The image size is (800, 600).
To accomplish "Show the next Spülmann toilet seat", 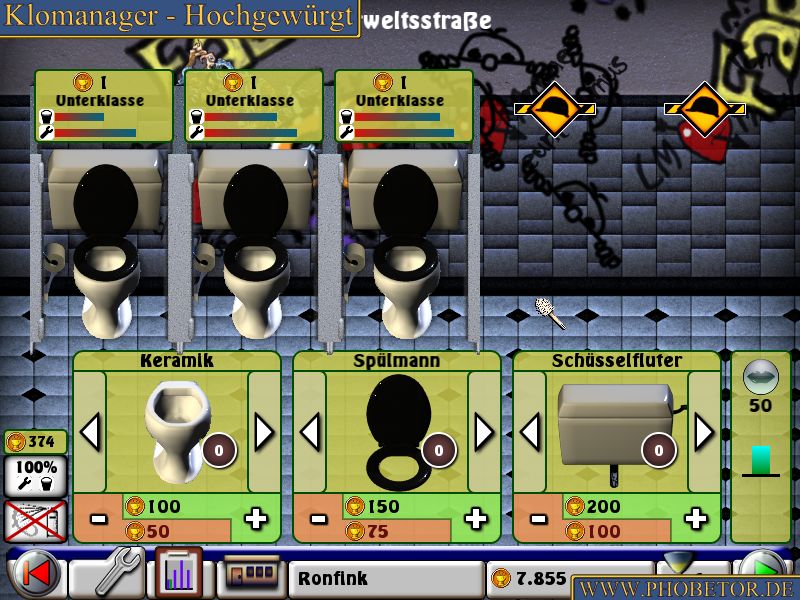I will coord(484,433).
